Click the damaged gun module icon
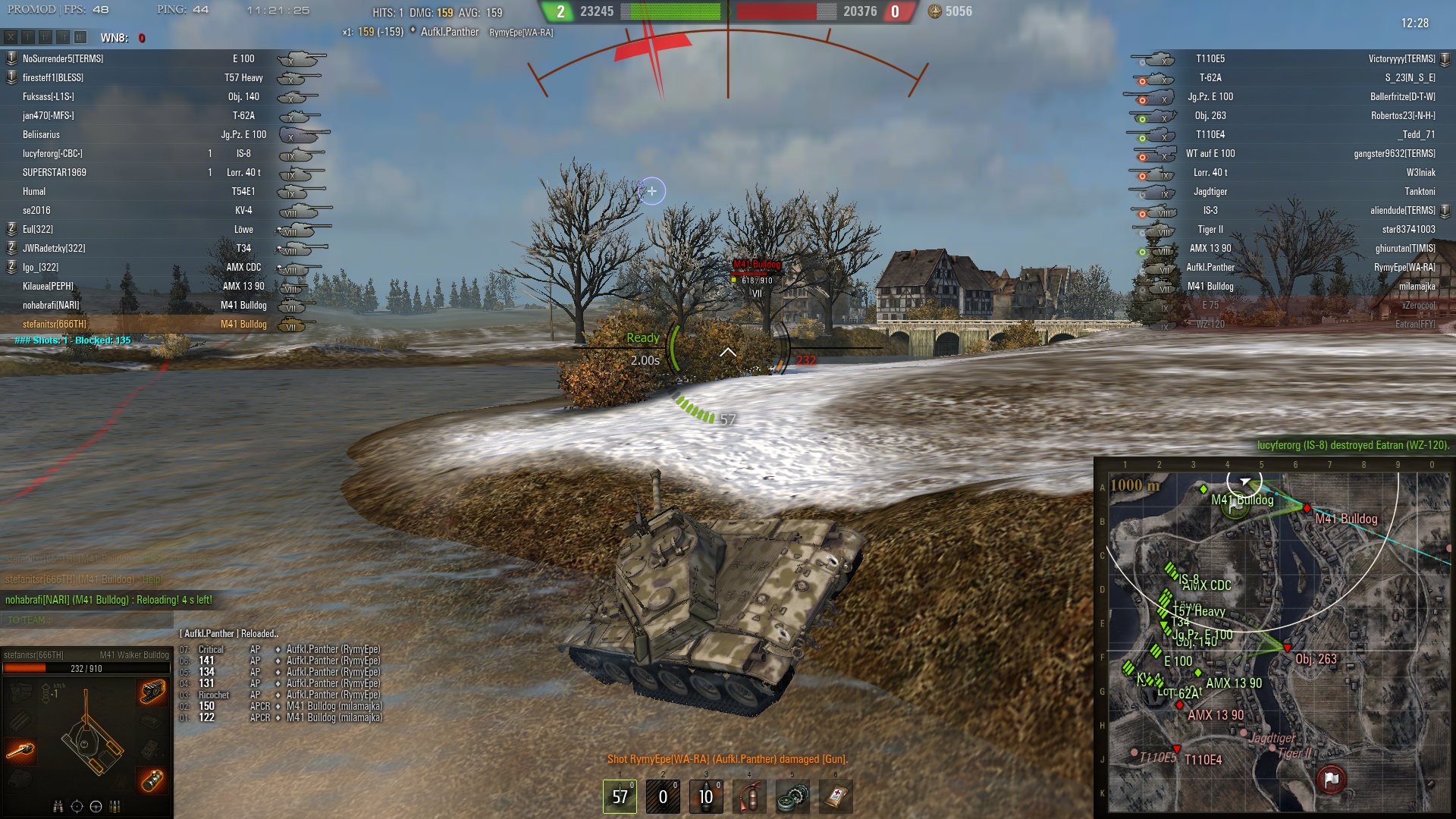 [20, 750]
